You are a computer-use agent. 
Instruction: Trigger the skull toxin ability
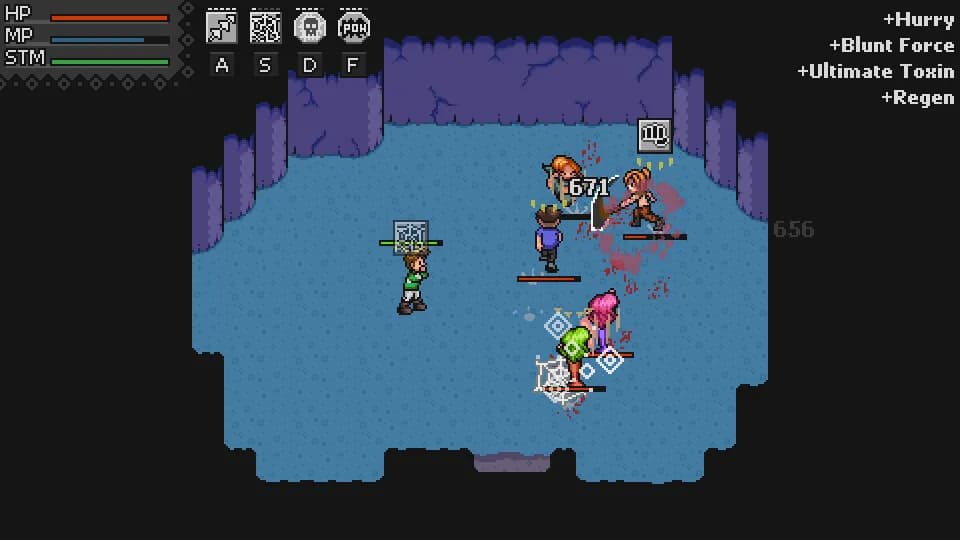(309, 27)
